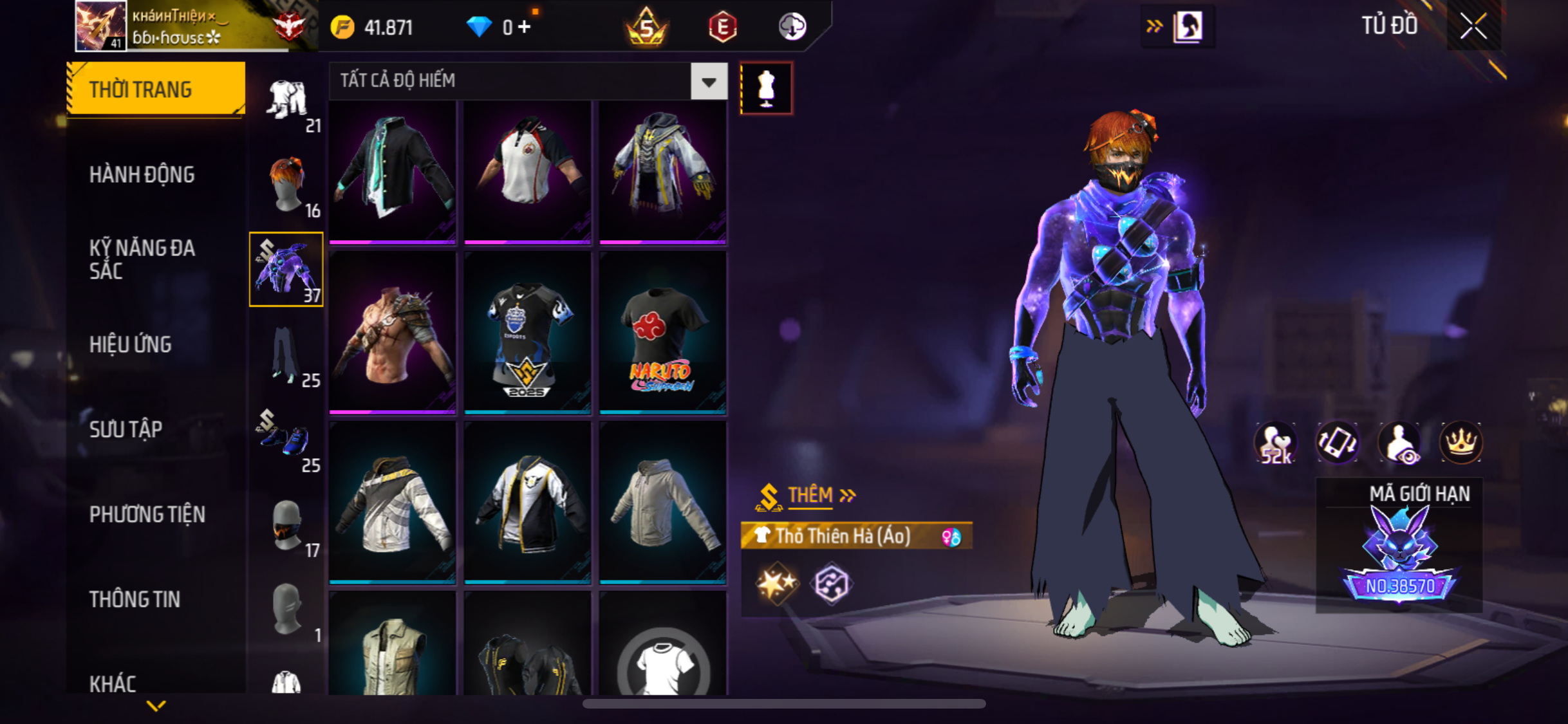Screen dimensions: 1568x724
Task: Switch to the hair category with 16 items
Action: (286, 186)
